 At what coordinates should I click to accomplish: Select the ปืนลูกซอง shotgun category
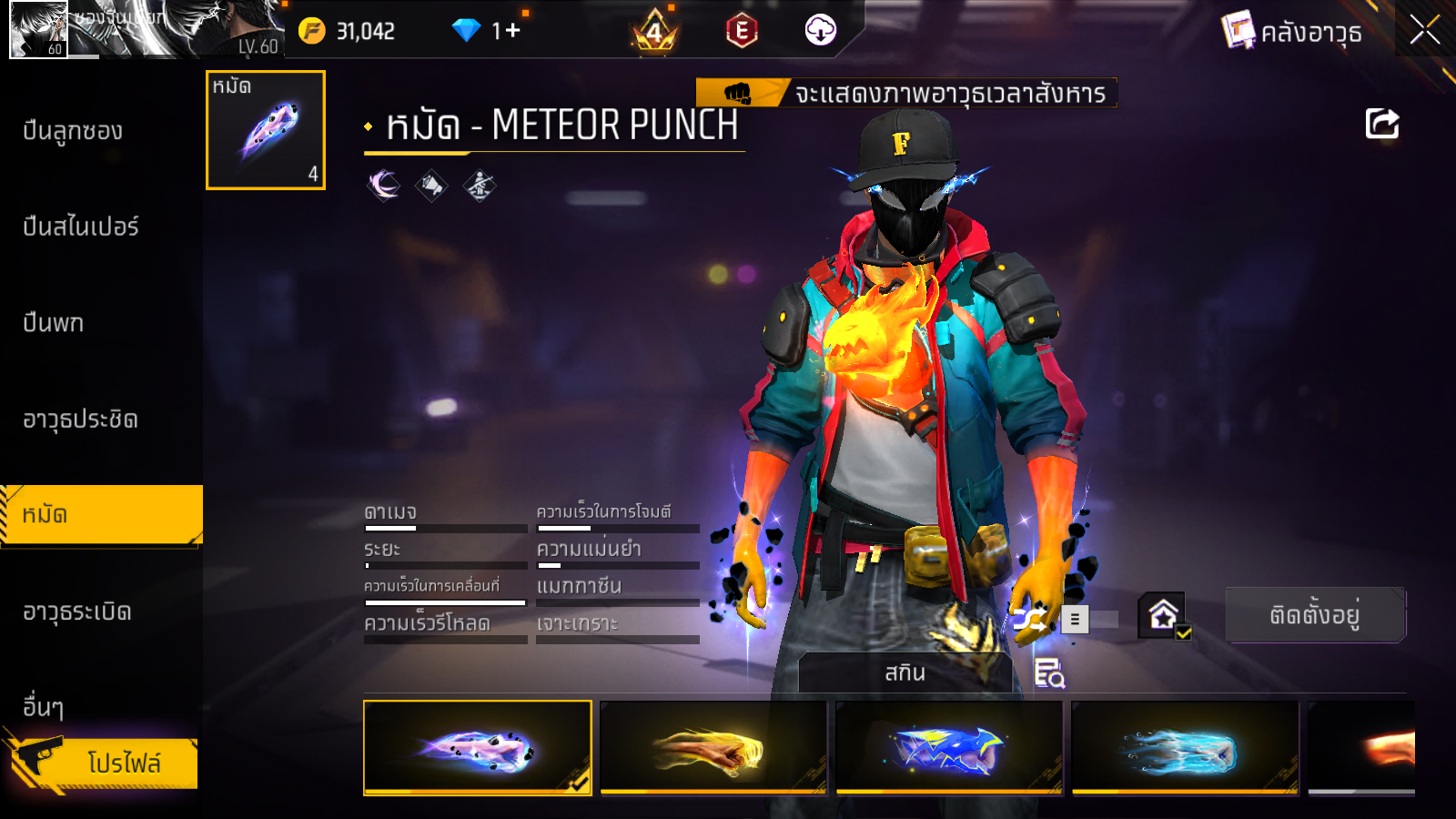(74, 131)
